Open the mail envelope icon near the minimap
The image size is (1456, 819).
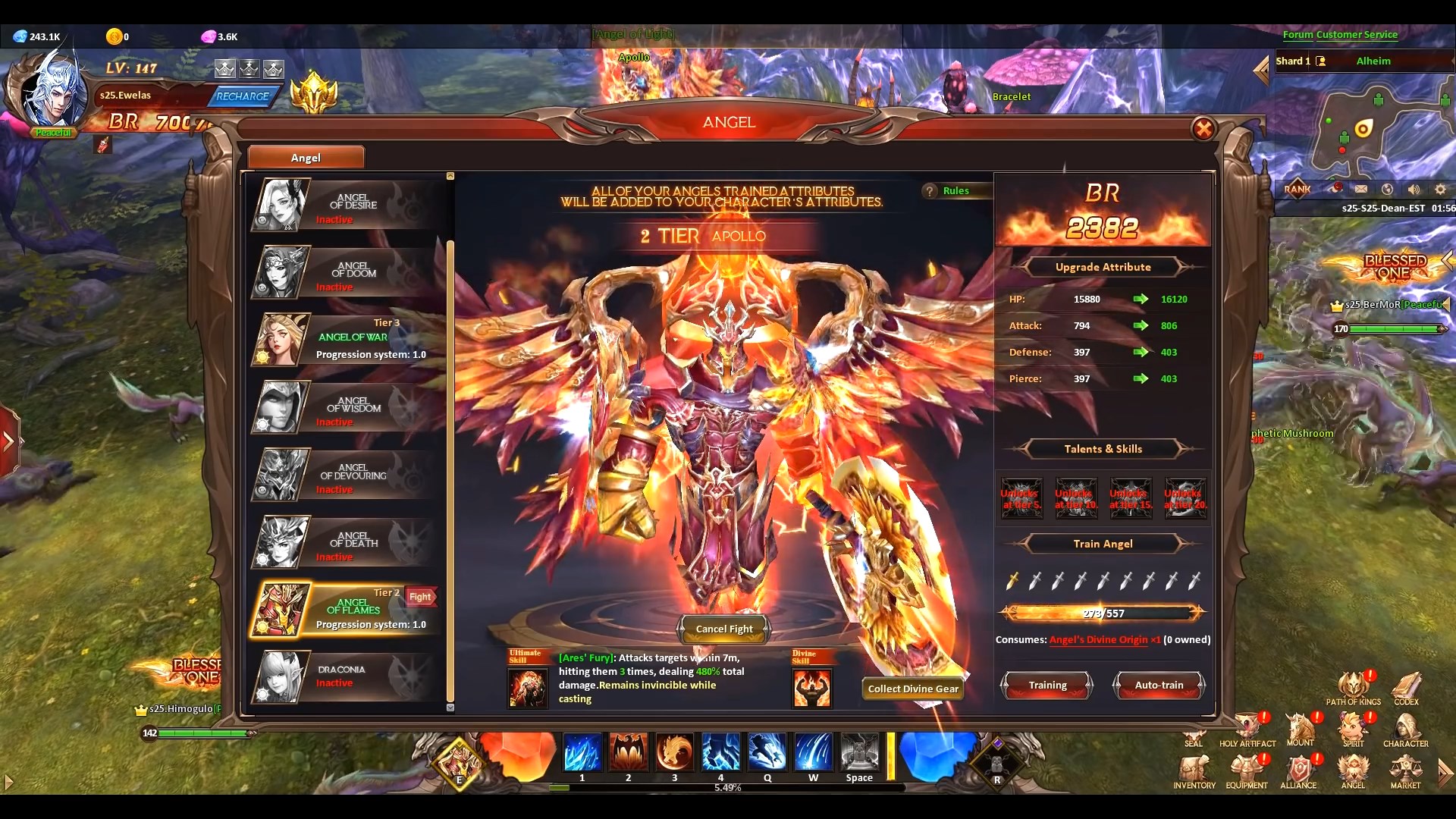pos(1362,189)
